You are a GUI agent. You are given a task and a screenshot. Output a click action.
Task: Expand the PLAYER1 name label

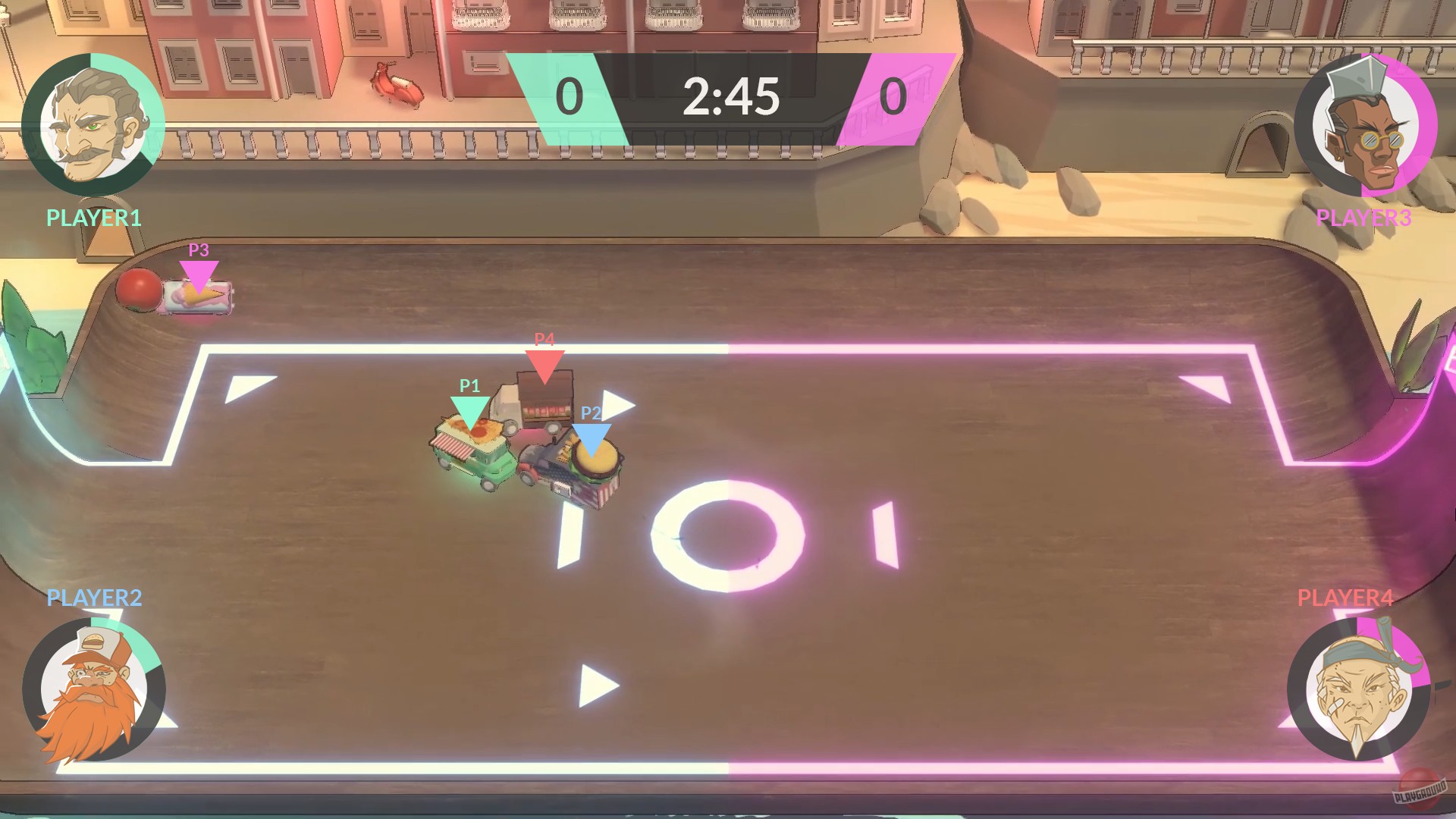tap(93, 219)
